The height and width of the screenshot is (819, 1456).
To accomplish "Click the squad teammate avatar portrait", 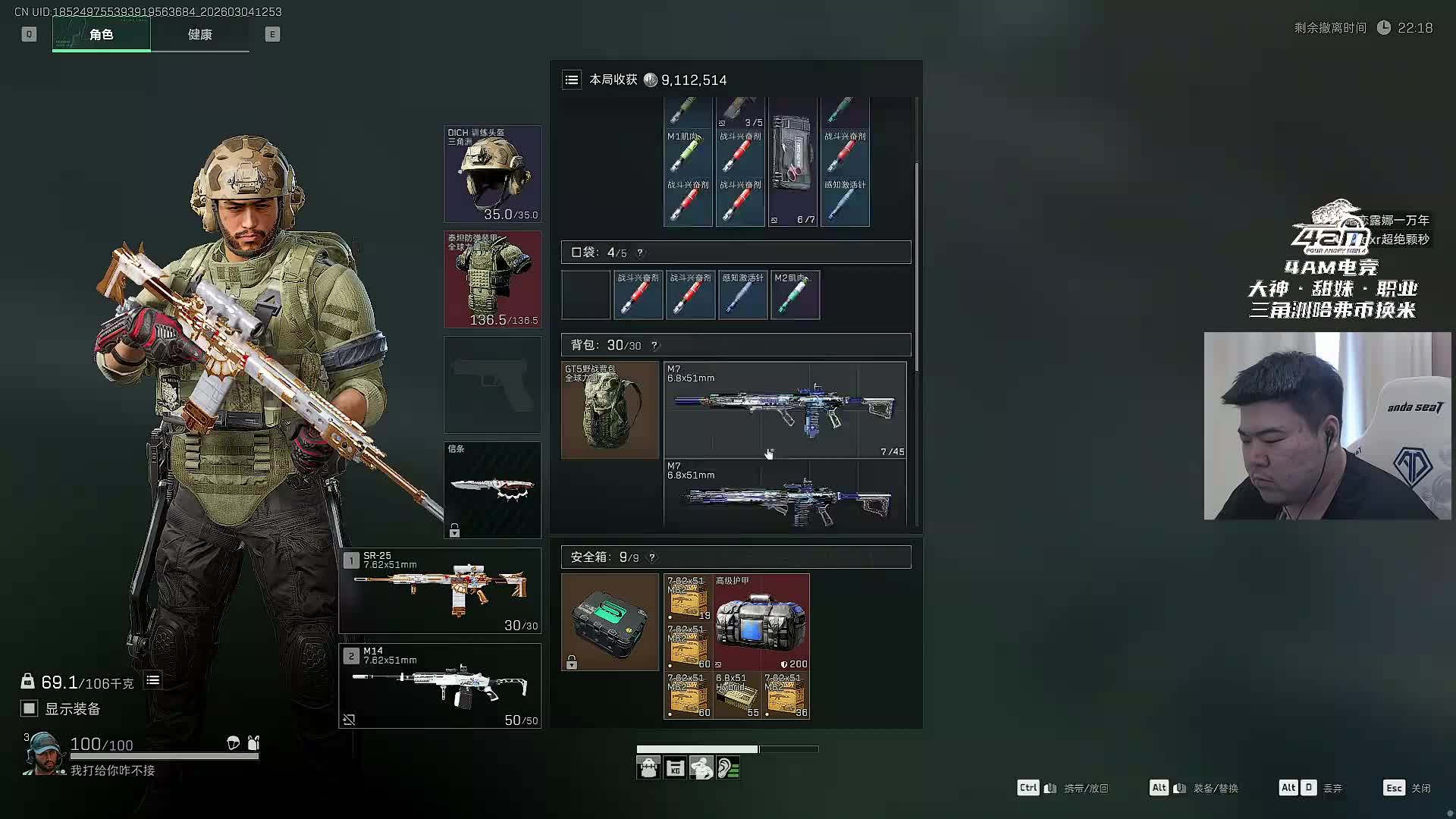I will pyautogui.click(x=42, y=753).
